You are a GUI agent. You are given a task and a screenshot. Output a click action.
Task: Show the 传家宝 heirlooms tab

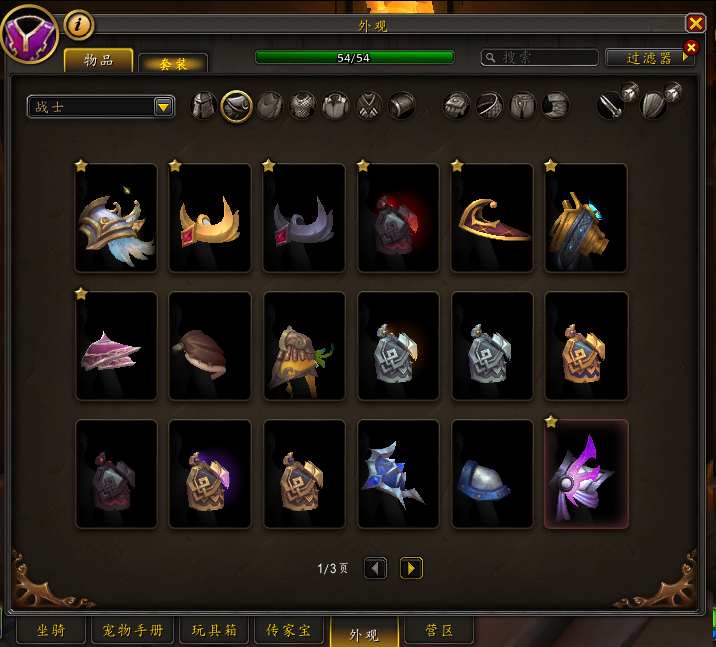[289, 631]
